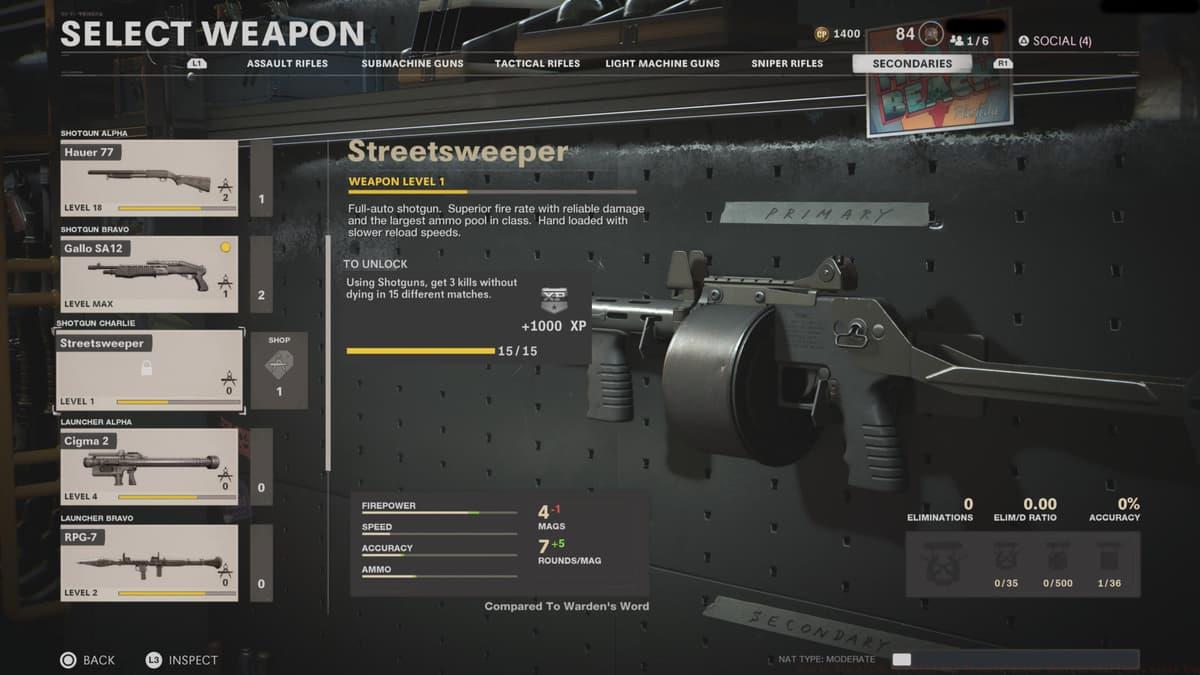Select the Secondaries tab

click(911, 63)
